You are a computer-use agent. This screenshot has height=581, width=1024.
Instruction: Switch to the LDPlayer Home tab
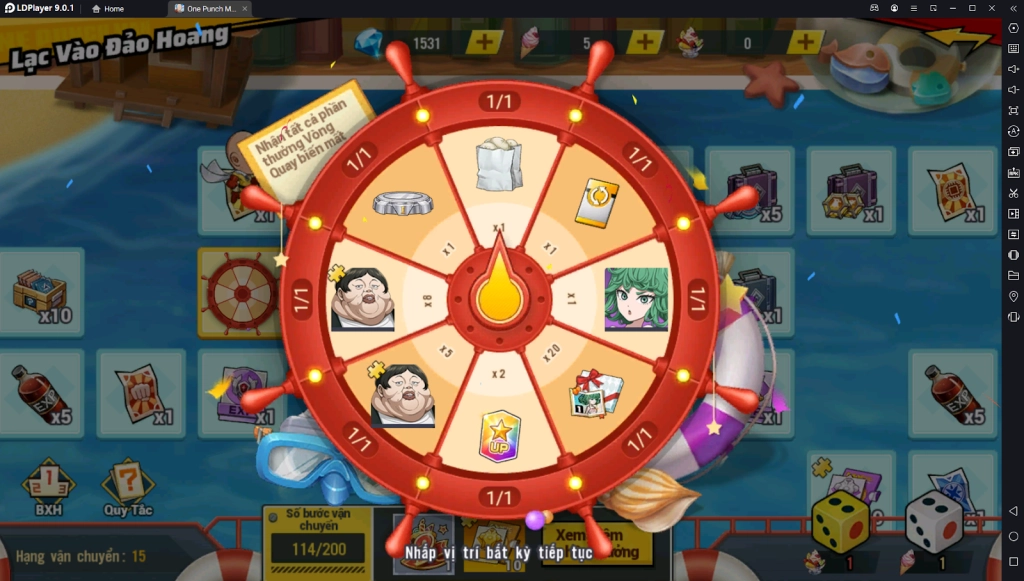[108, 8]
